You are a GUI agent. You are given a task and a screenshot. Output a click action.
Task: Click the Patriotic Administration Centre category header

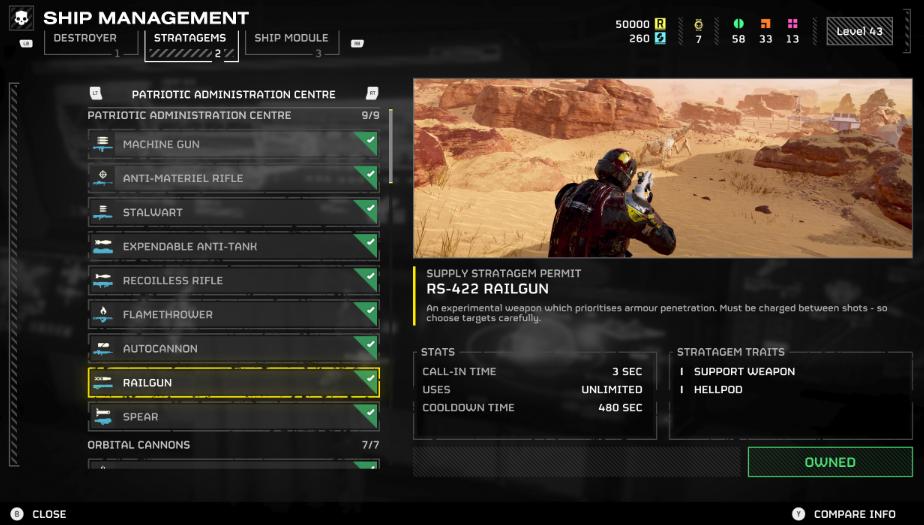233,94
